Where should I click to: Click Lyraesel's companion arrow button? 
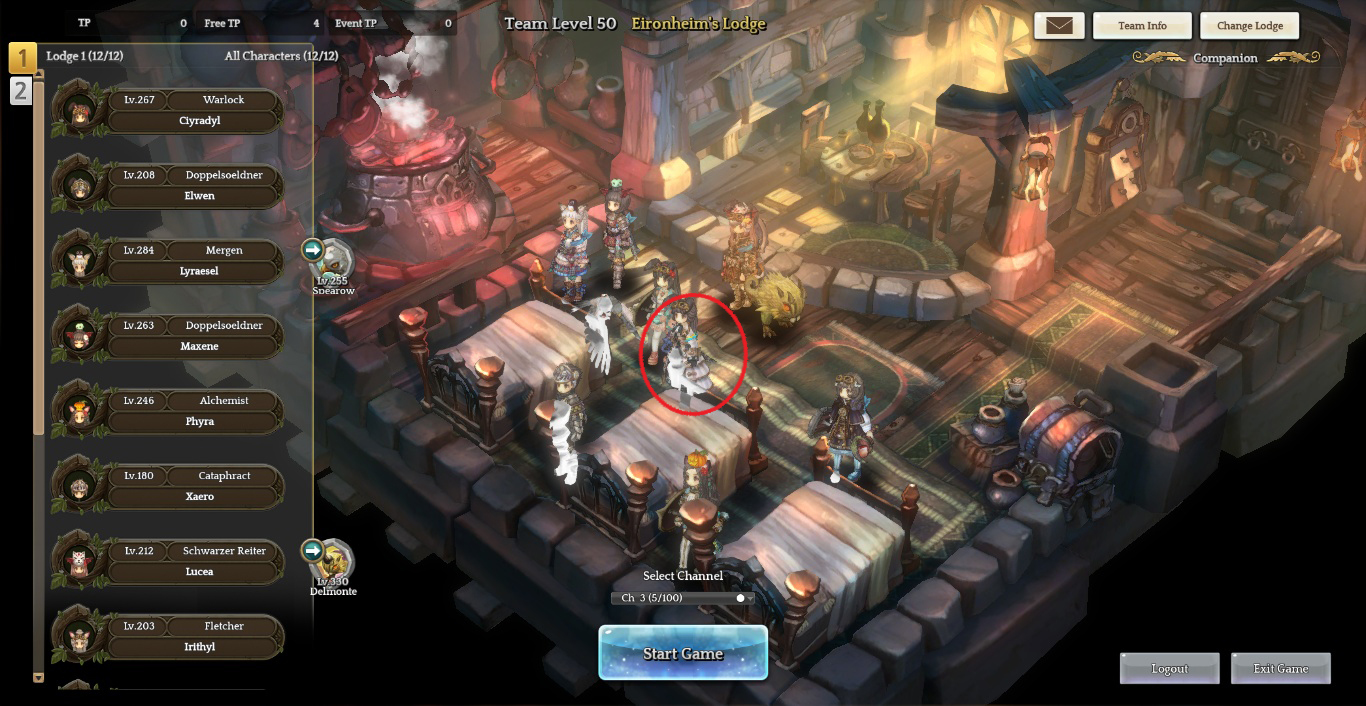point(313,249)
